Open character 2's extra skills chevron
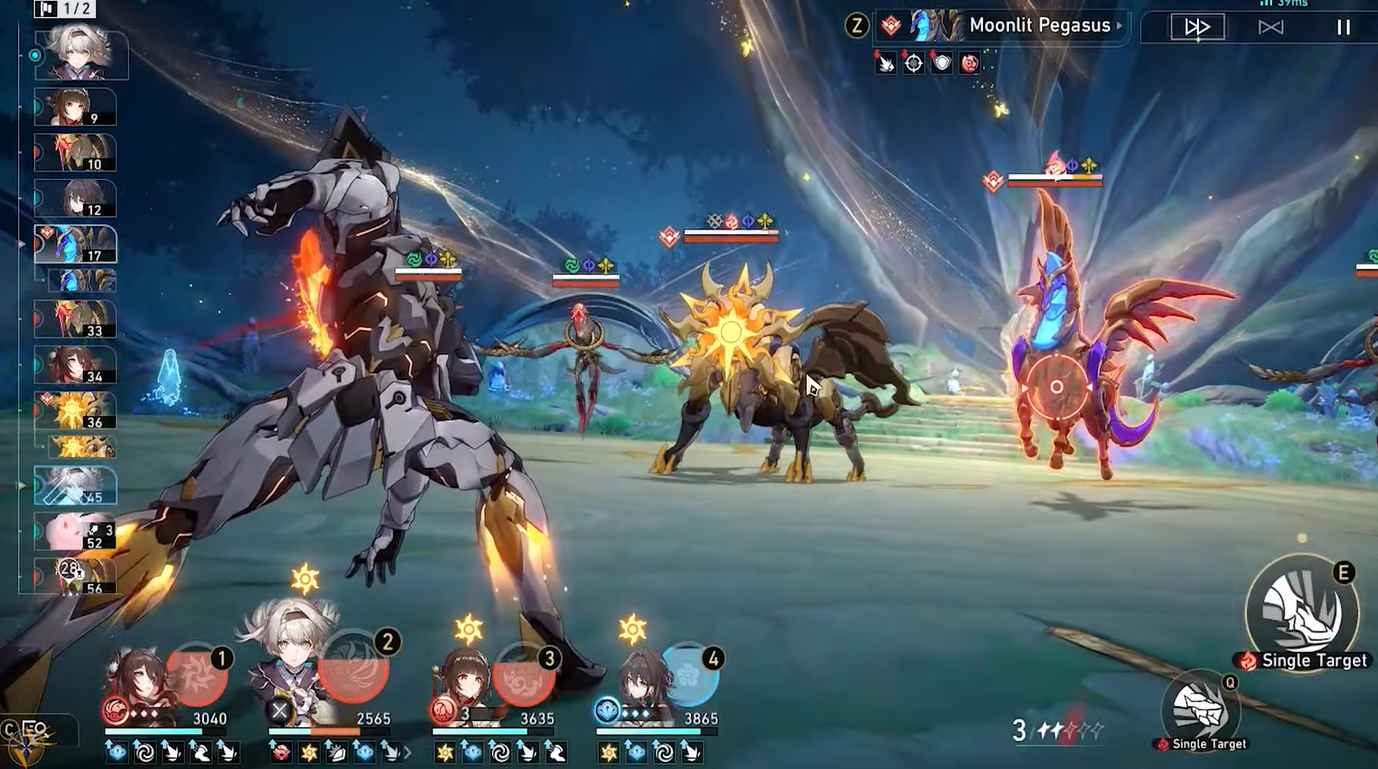Viewport: 1378px width, 769px height. point(408,752)
